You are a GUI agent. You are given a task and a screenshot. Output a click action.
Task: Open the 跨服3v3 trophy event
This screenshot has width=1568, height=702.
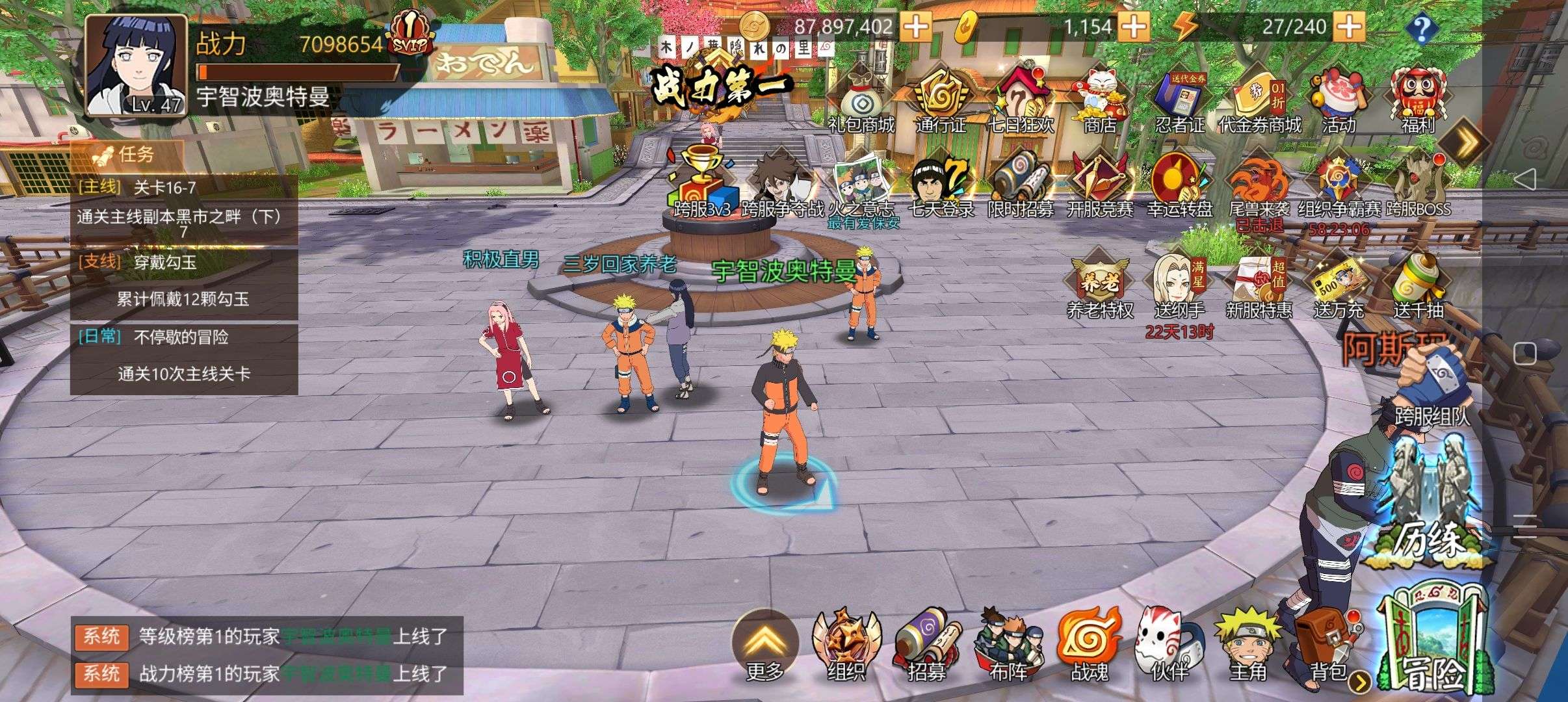[702, 185]
